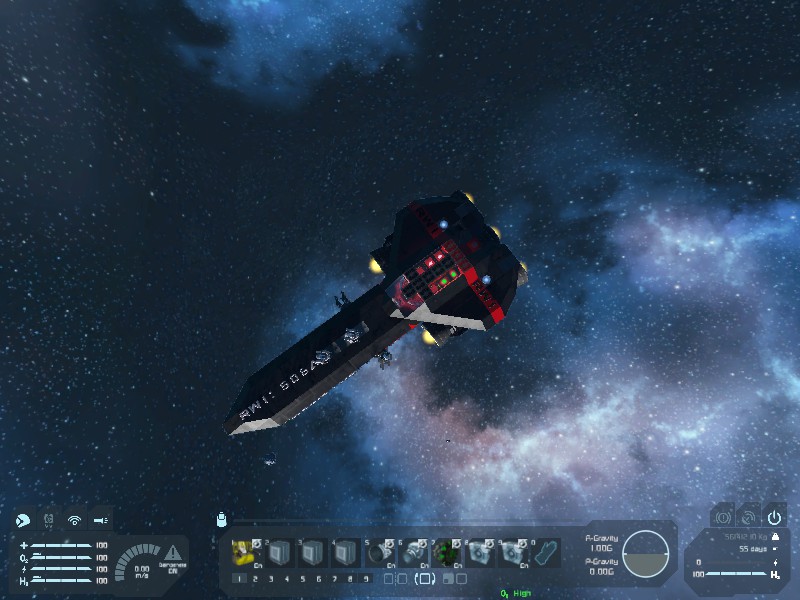
Task: Select the yellow block in toolbar slot one
Action: pos(244,552)
